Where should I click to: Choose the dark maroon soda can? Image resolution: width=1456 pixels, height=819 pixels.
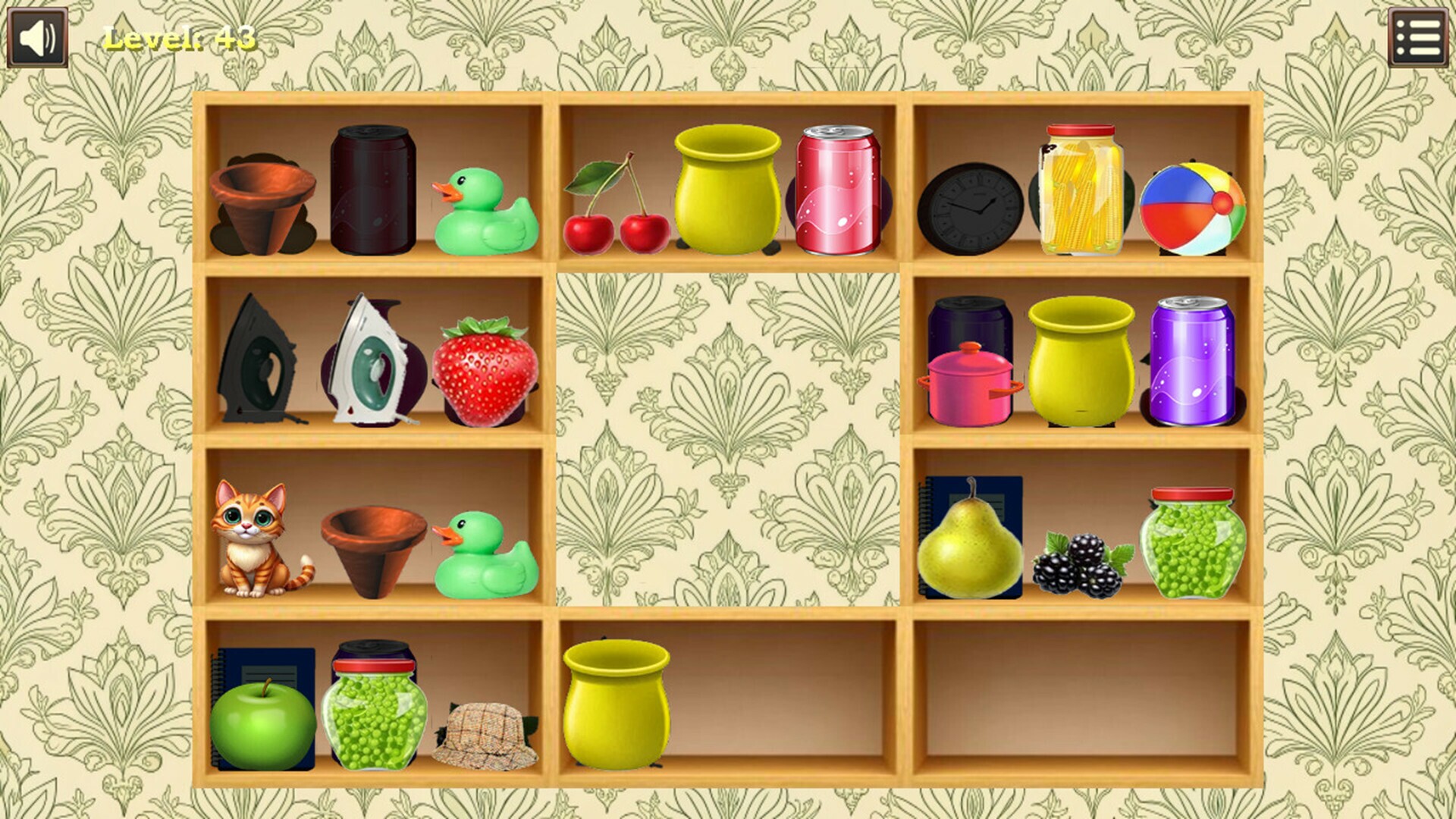tap(372, 190)
